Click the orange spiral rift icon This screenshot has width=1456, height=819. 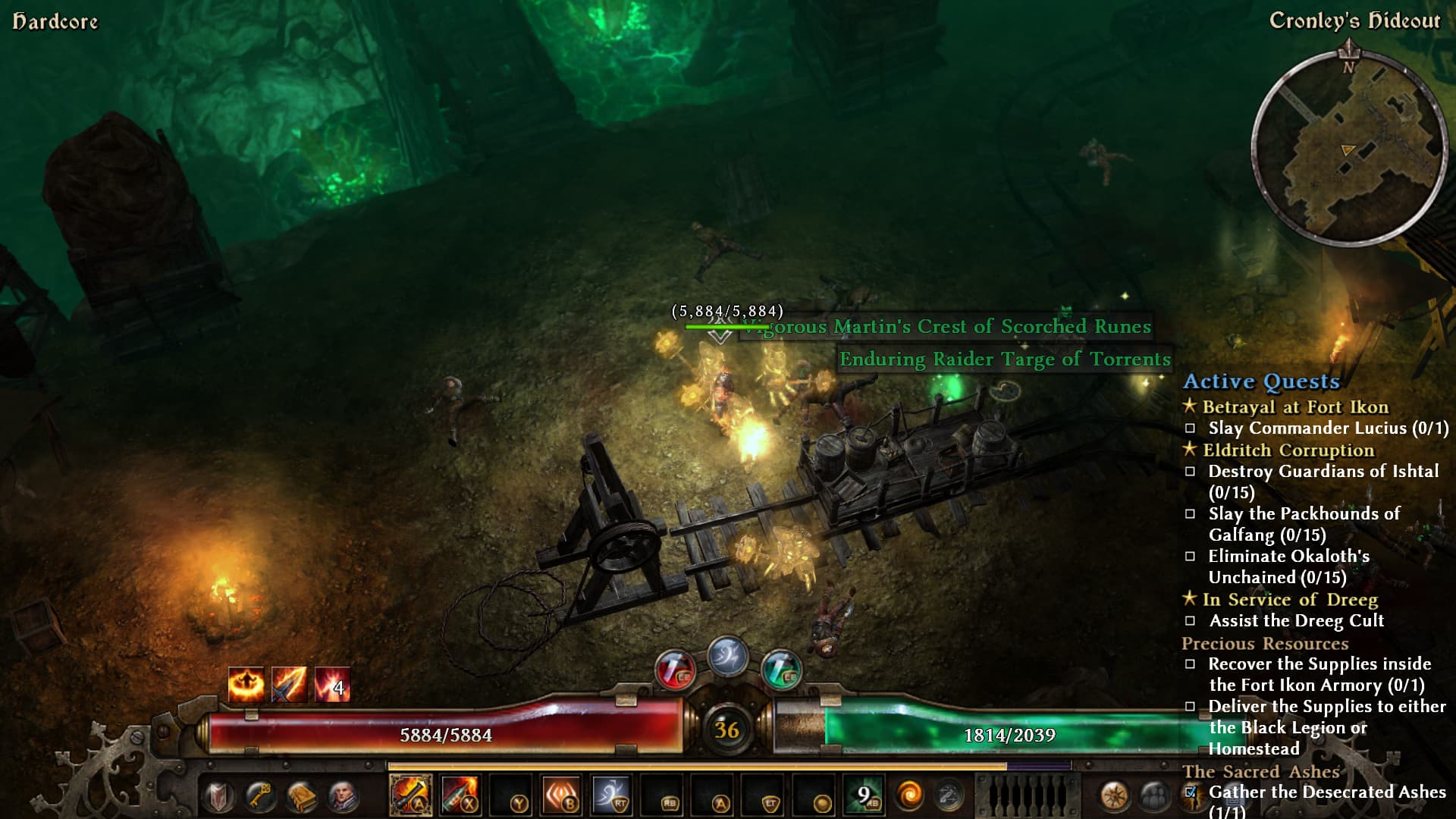(x=909, y=795)
